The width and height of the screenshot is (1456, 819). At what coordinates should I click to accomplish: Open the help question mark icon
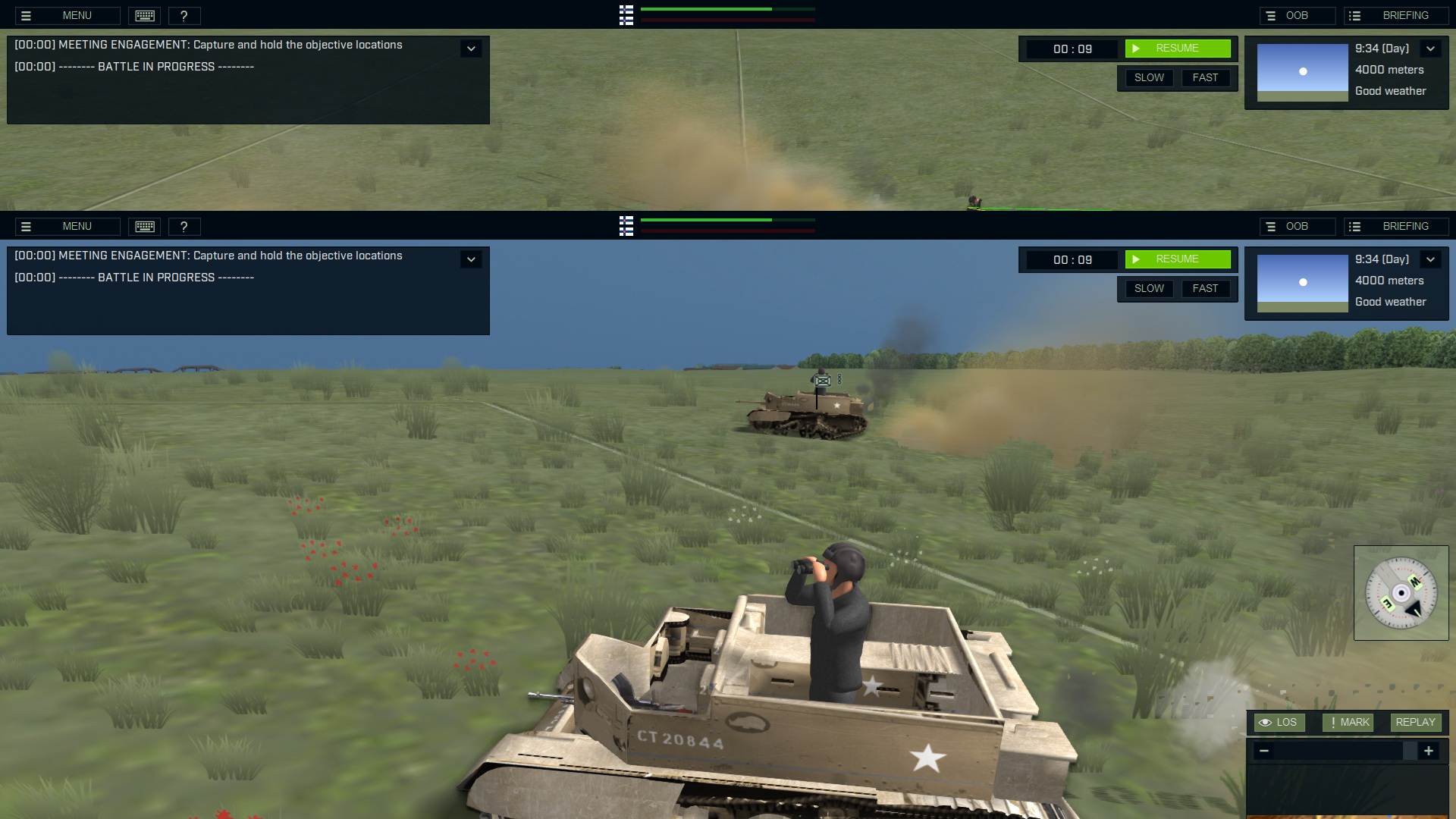click(x=186, y=15)
